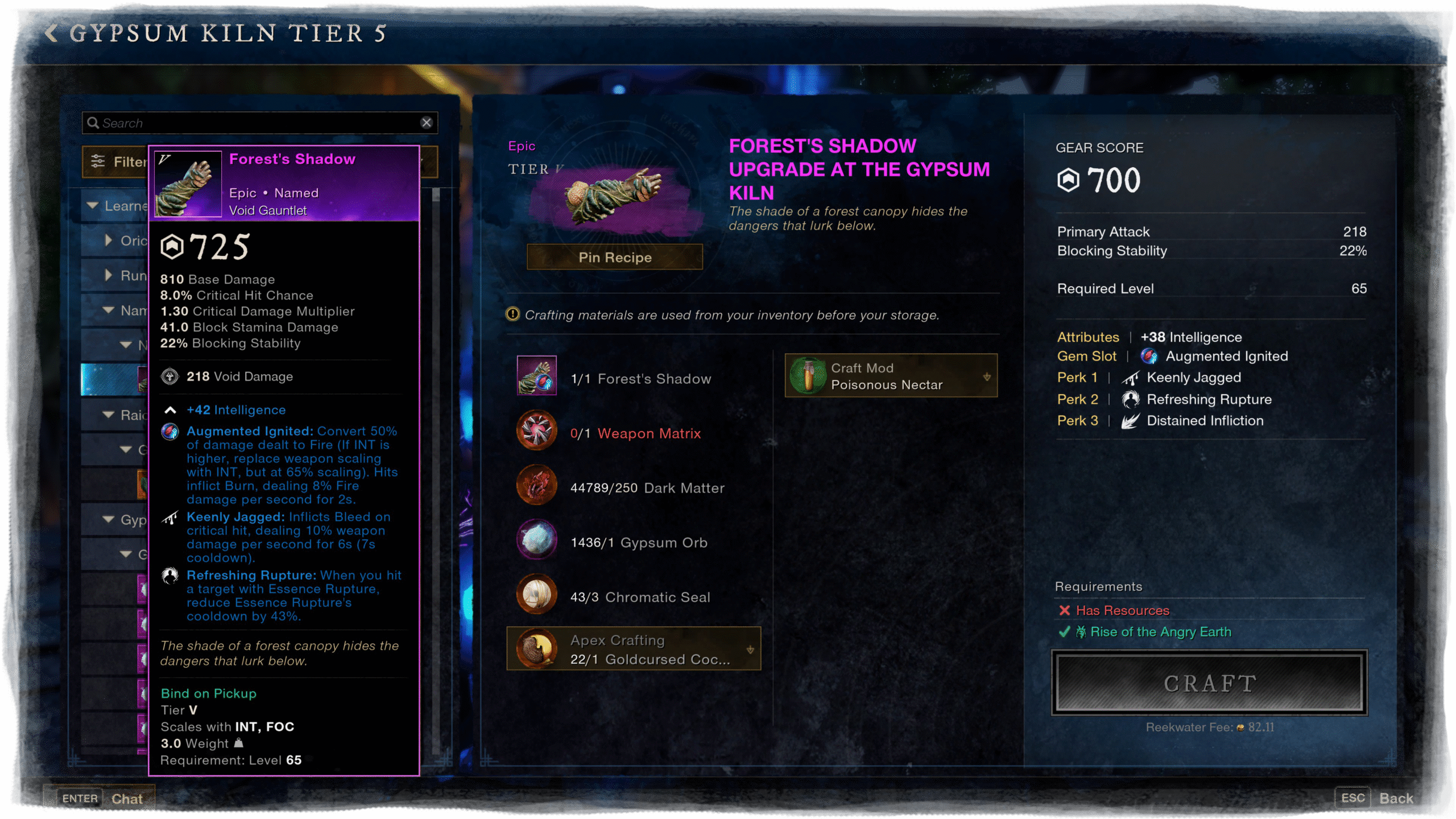Hit the CRAFT button
Viewport: 1456px width, 819px height.
point(1209,683)
